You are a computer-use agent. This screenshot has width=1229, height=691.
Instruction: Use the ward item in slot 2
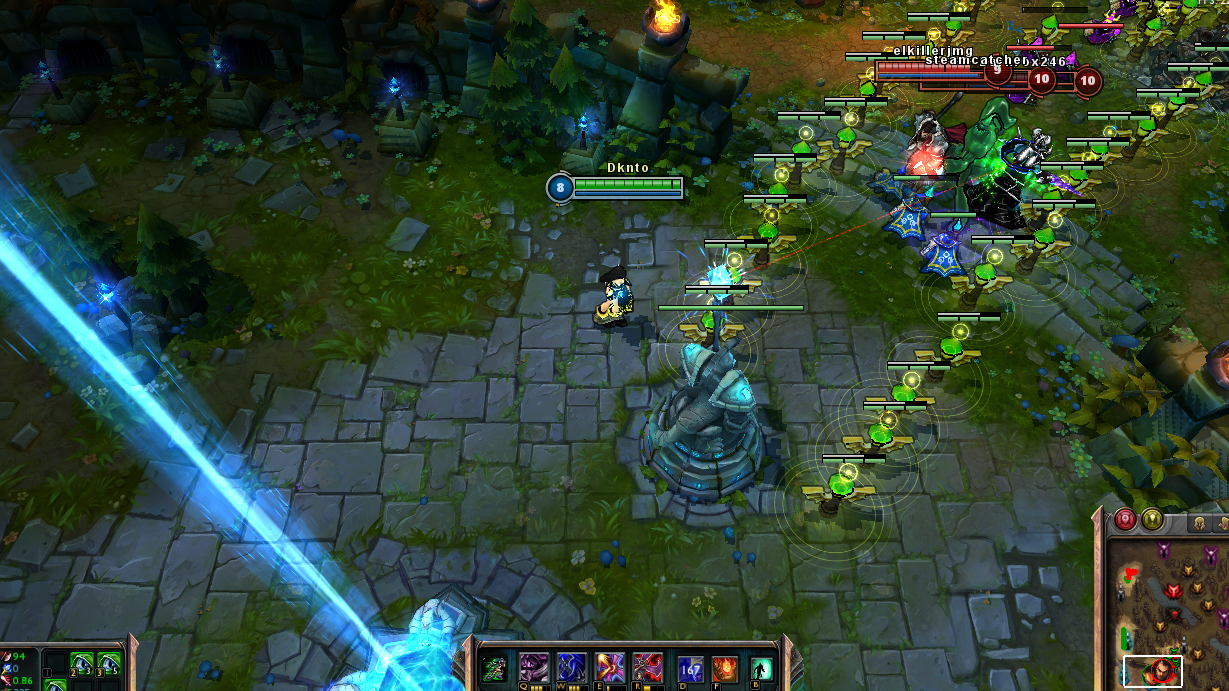[x=82, y=665]
